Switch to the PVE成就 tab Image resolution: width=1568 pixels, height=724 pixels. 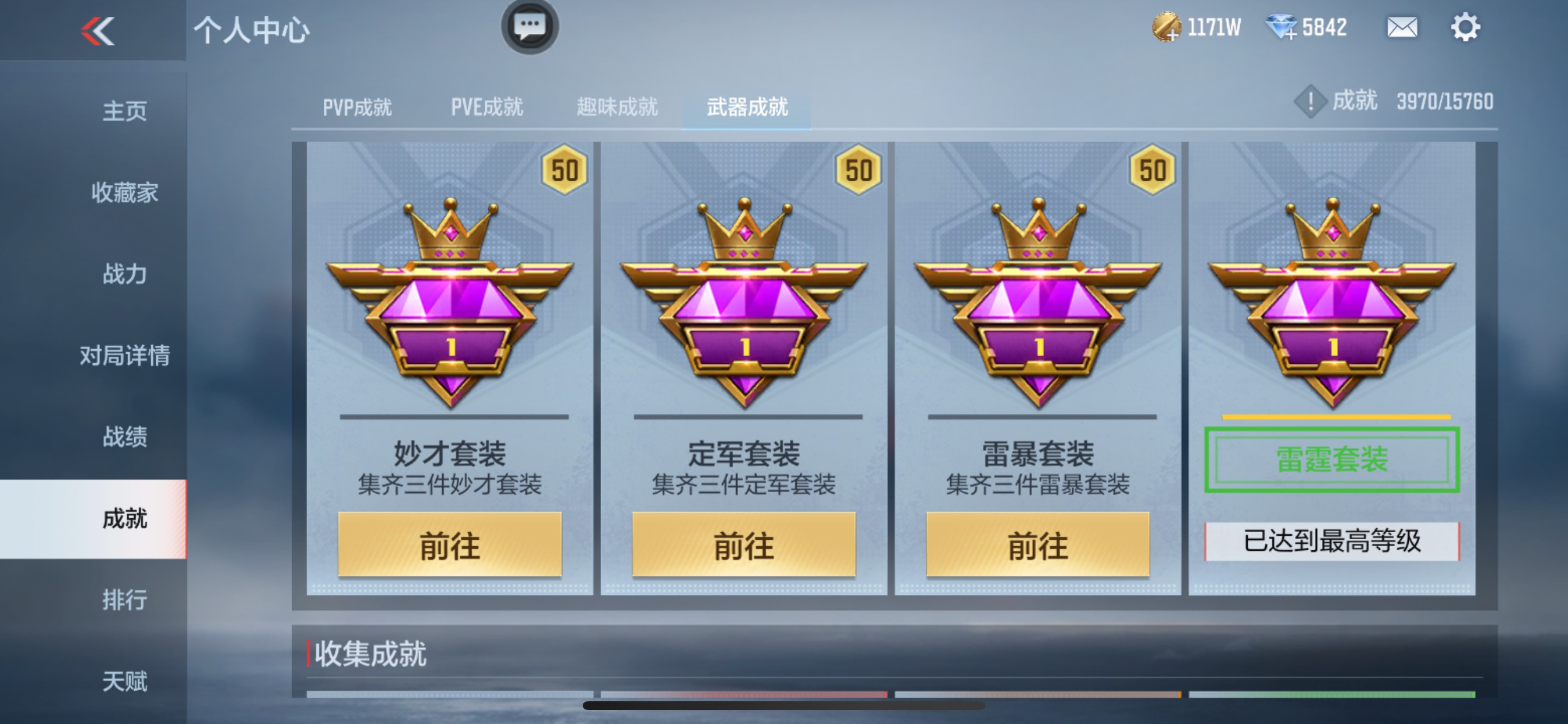click(x=487, y=107)
